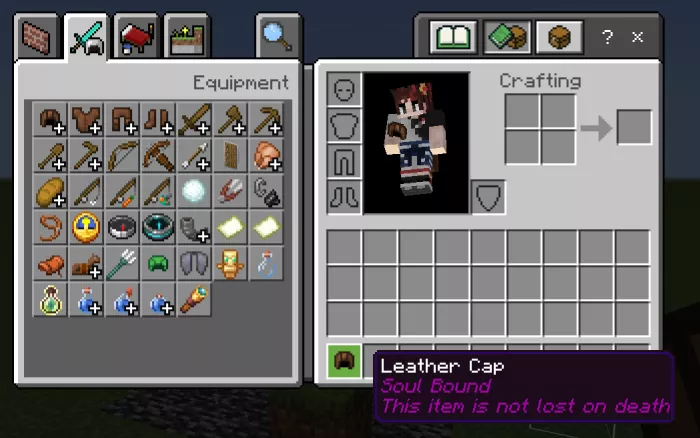Select the clock item slot

(86, 228)
